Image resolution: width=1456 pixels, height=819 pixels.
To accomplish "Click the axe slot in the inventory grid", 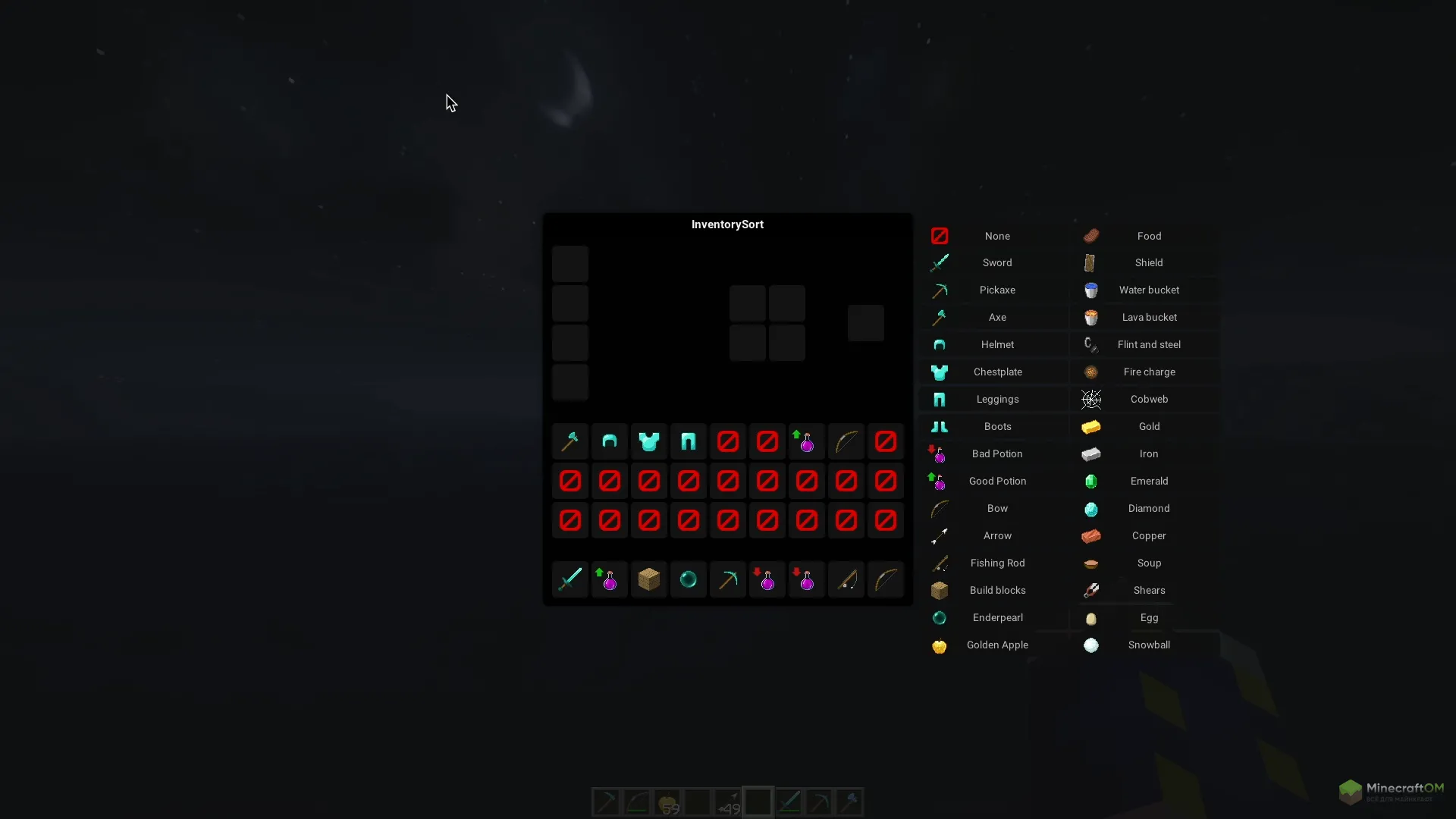I will (570, 441).
